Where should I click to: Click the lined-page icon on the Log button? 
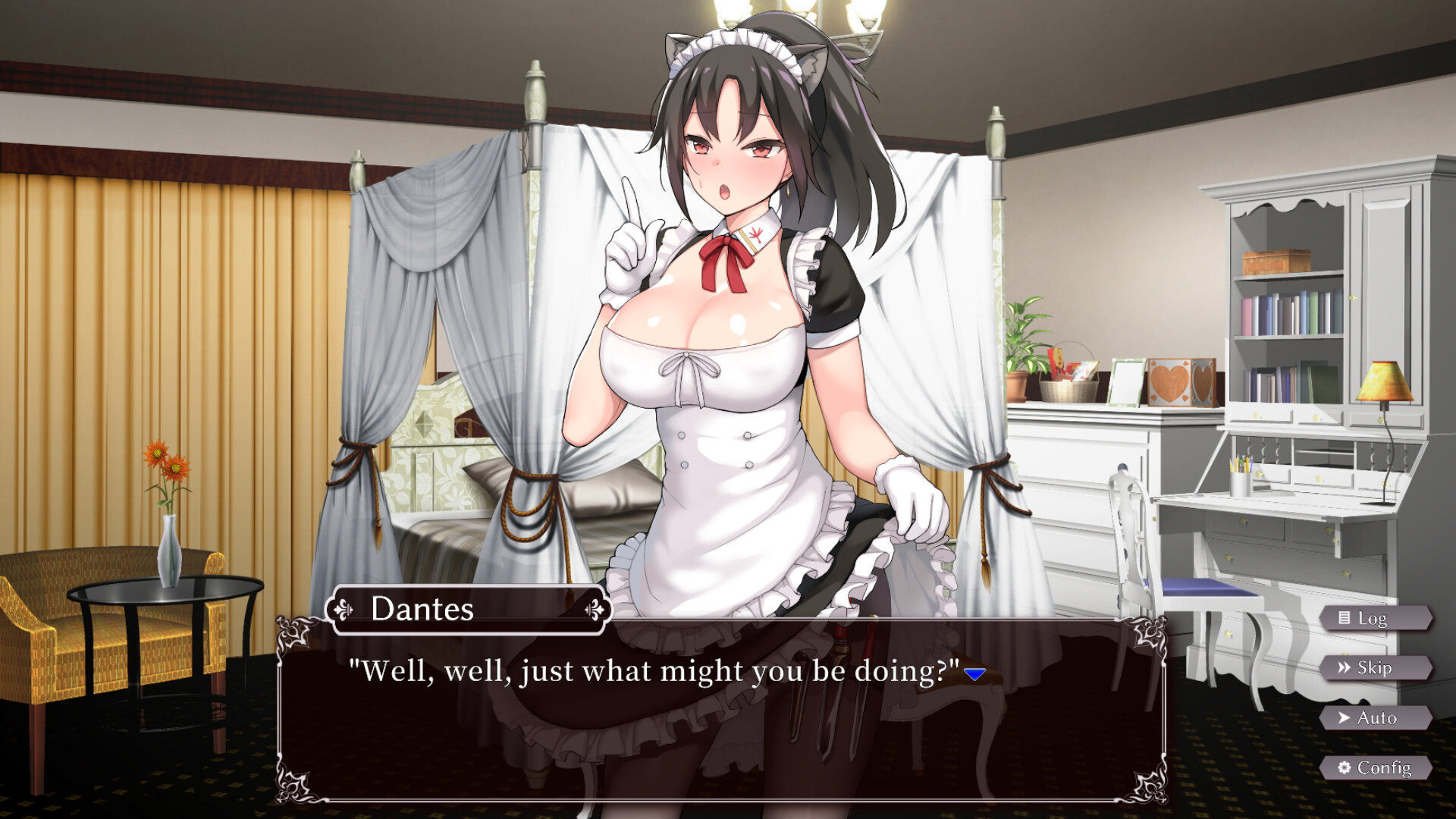[x=1344, y=618]
